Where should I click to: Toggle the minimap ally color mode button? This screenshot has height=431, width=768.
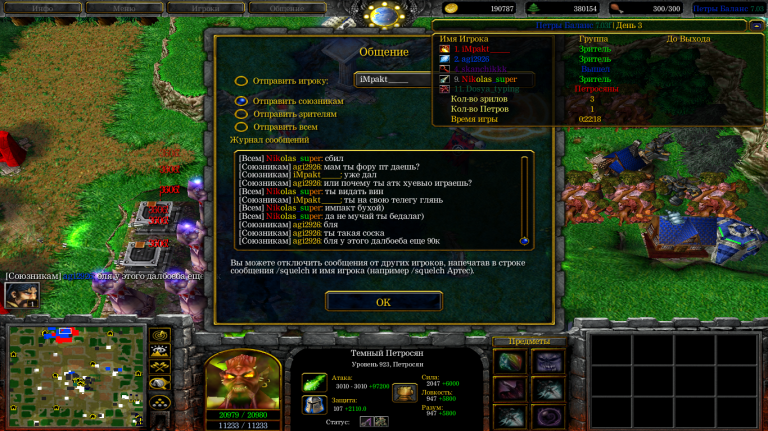(x=159, y=367)
